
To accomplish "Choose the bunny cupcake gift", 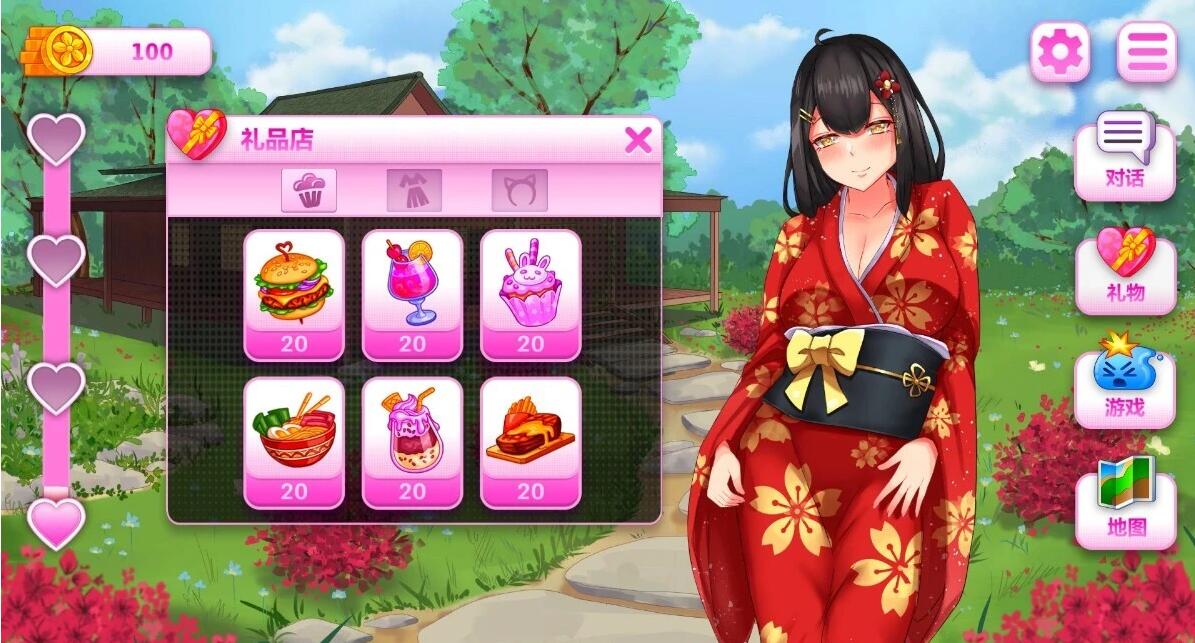I will [530, 295].
